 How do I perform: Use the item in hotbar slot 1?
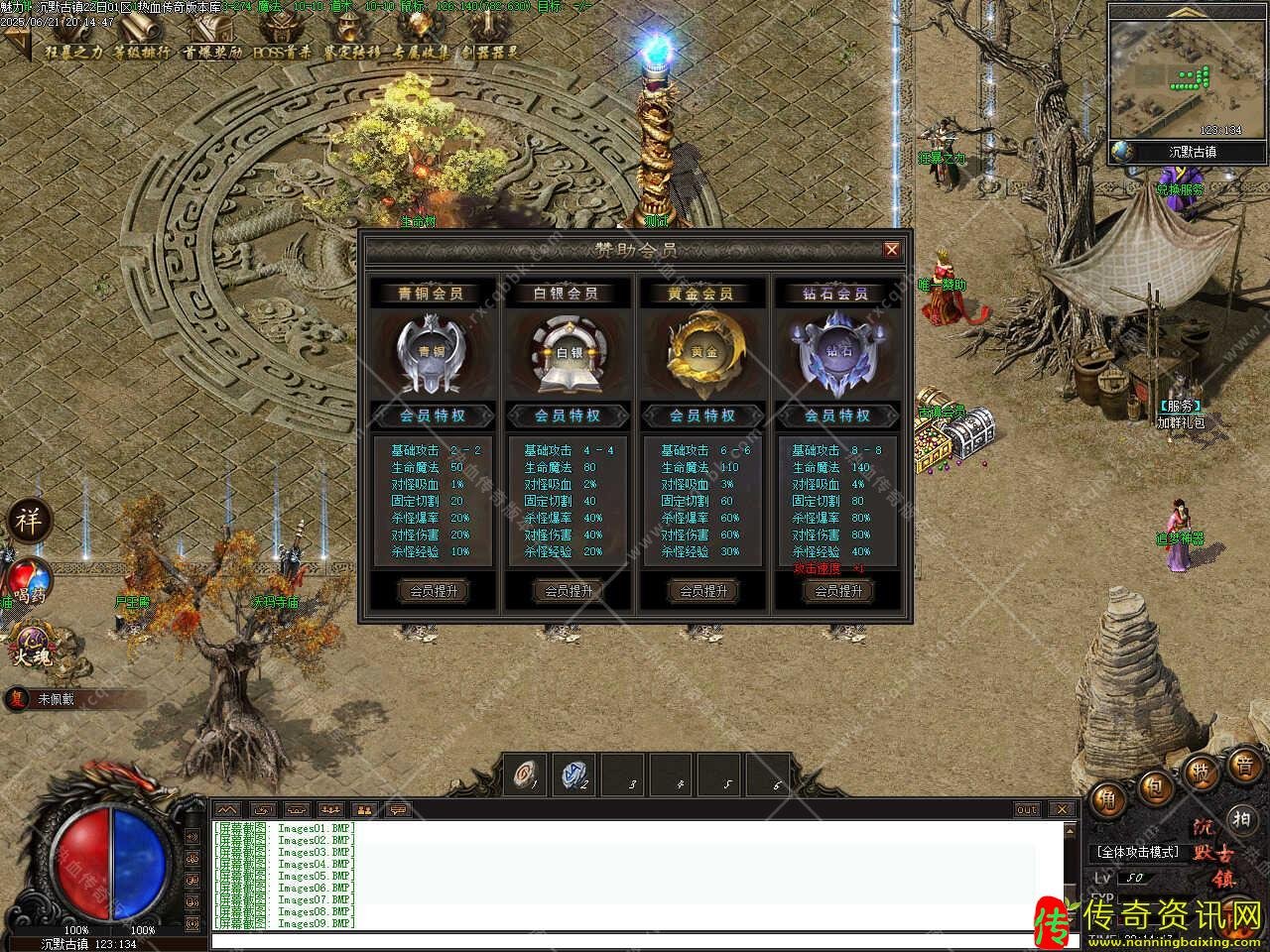pos(526,774)
